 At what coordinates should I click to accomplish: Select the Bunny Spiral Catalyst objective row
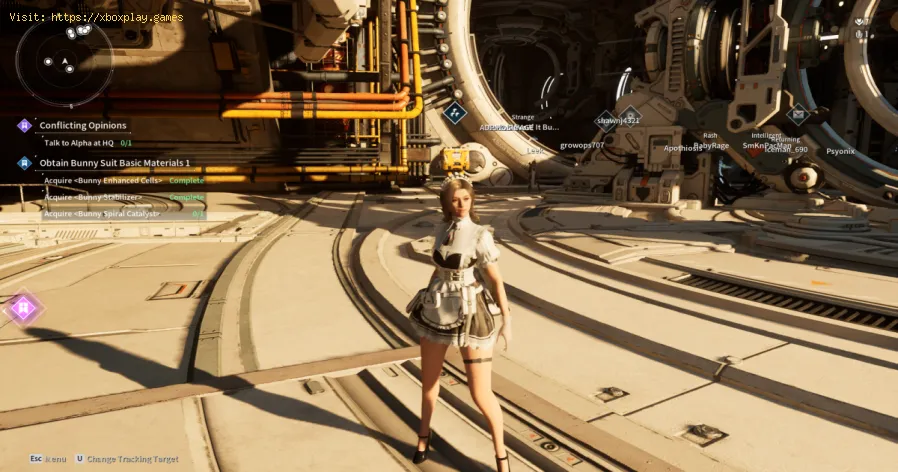124,213
